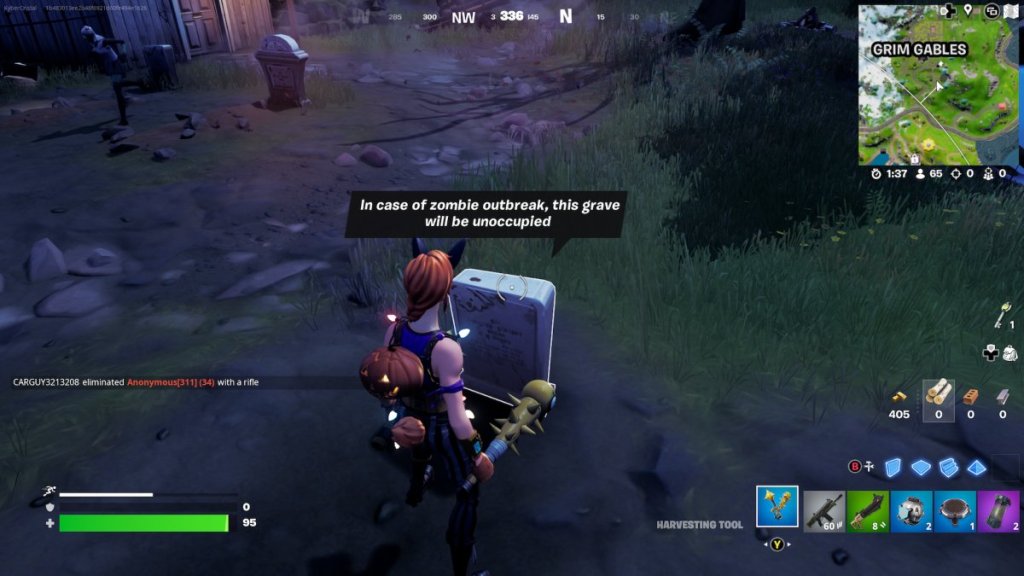Equip the assault rifle with 60 ammo
This screenshot has height=576, width=1024.
[x=823, y=511]
